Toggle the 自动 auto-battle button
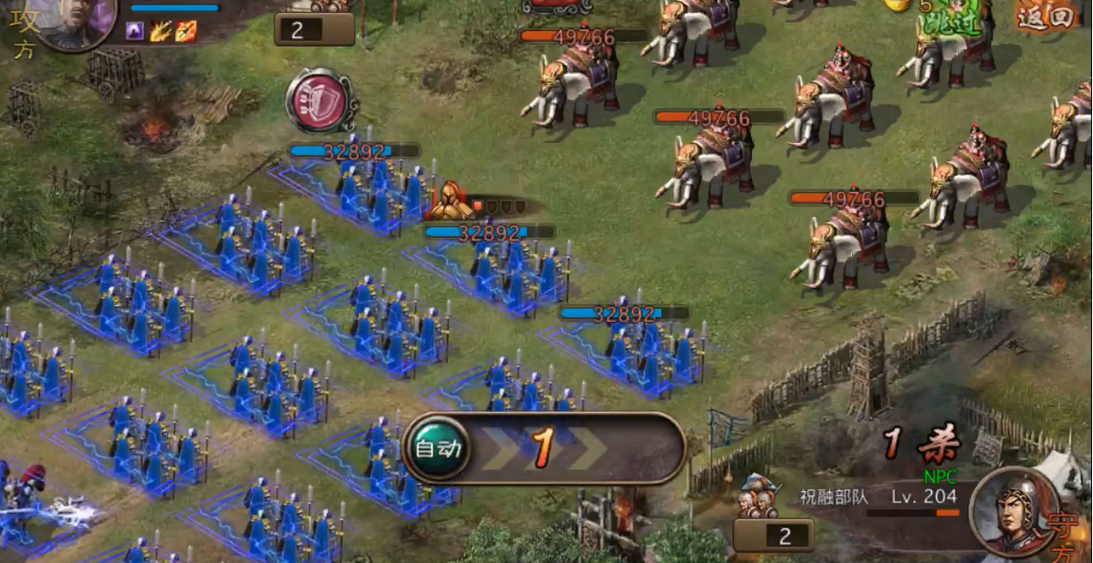1093x563 pixels. 439,449
